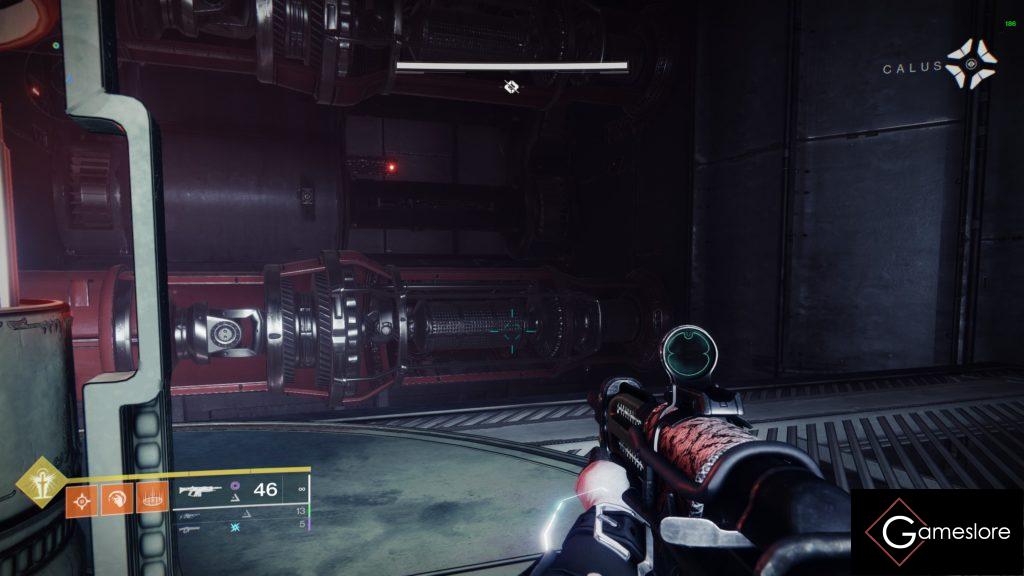Click the objective marker diamond

click(x=511, y=87)
